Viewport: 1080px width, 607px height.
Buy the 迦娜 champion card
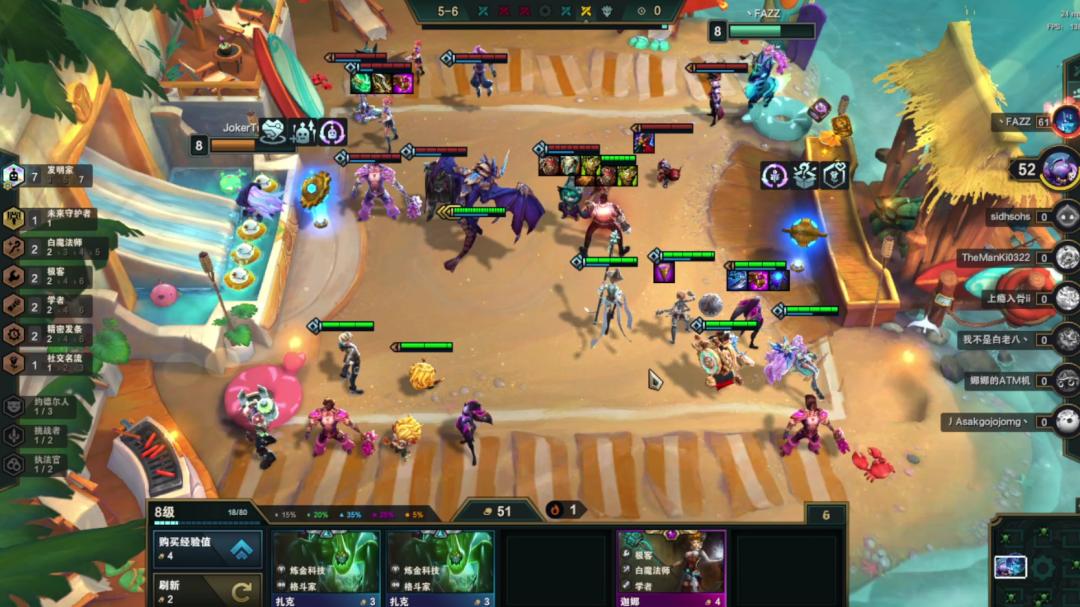pos(671,567)
